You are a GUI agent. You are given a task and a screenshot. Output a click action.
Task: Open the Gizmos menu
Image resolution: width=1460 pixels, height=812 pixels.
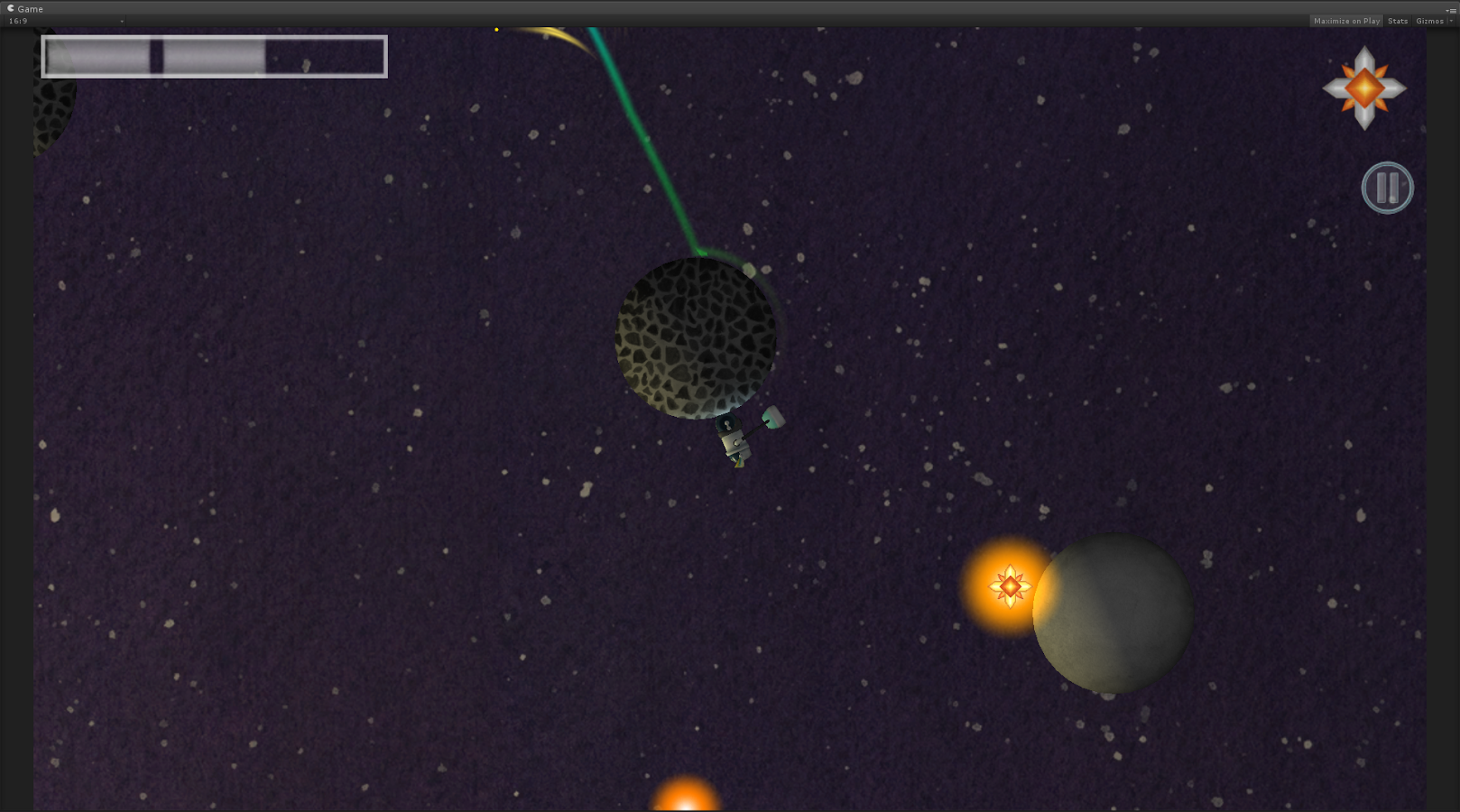1431,21
